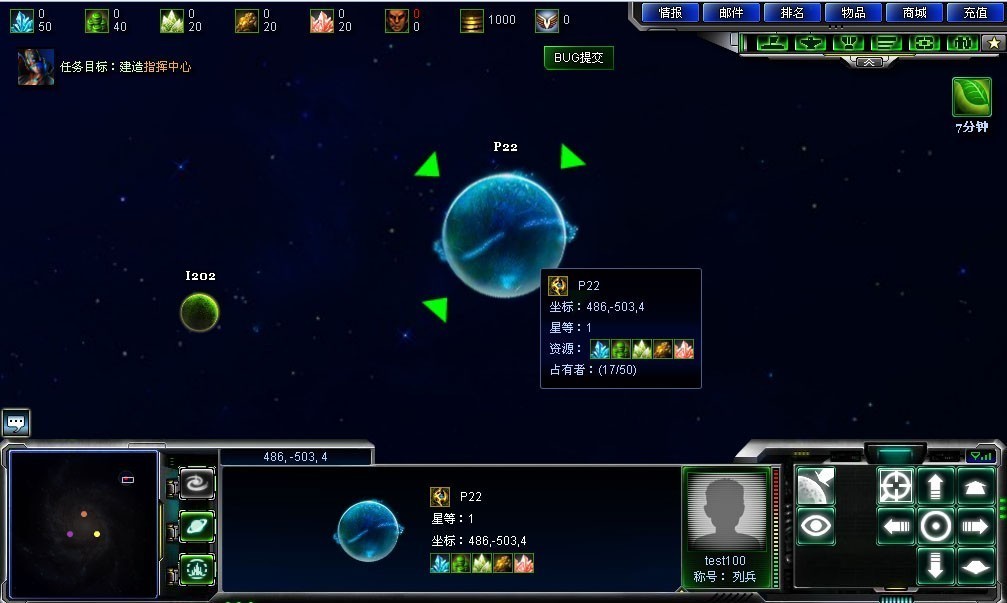Open the 邮件 mail menu
Image resolution: width=1007 pixels, height=603 pixels.
click(x=731, y=13)
